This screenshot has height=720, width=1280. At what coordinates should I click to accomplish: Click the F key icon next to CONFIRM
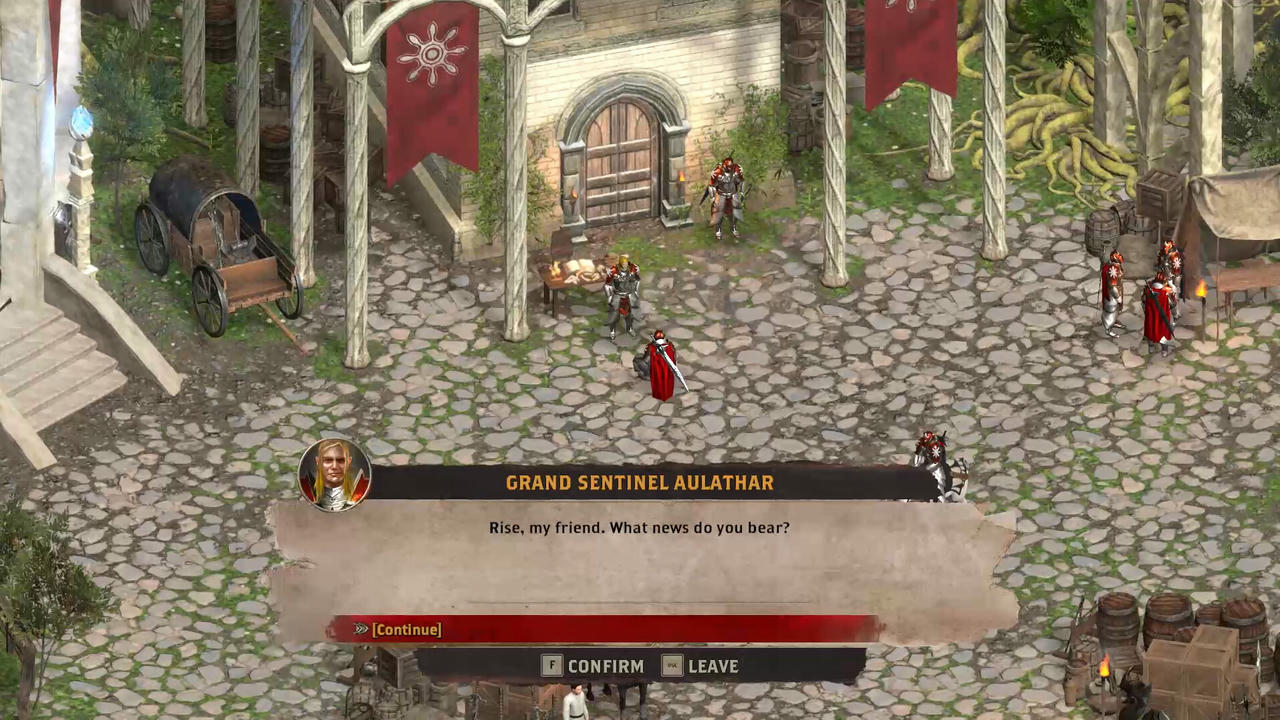coord(551,666)
